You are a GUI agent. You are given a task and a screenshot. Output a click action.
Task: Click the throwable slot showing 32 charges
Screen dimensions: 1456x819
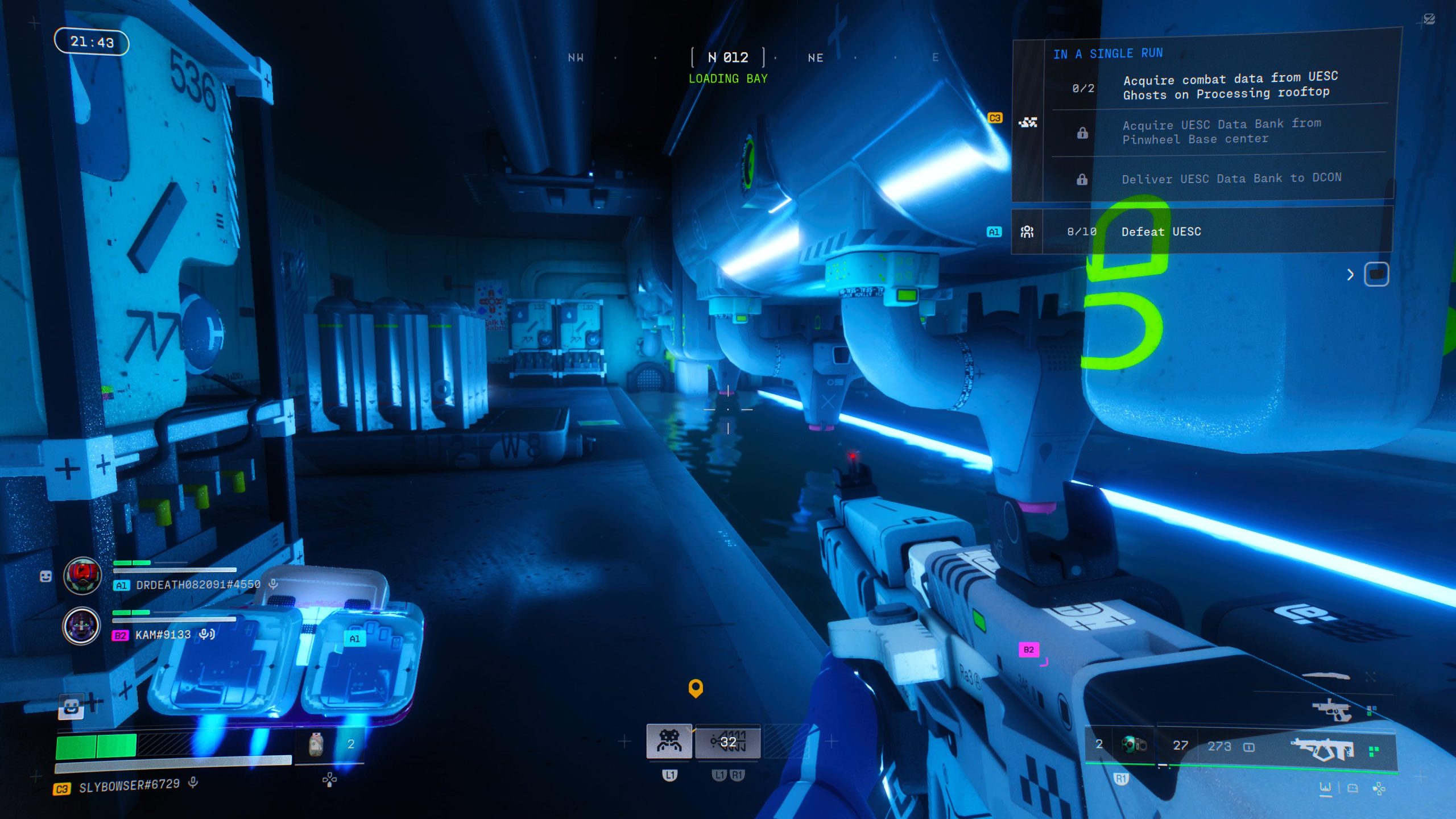coord(729,741)
